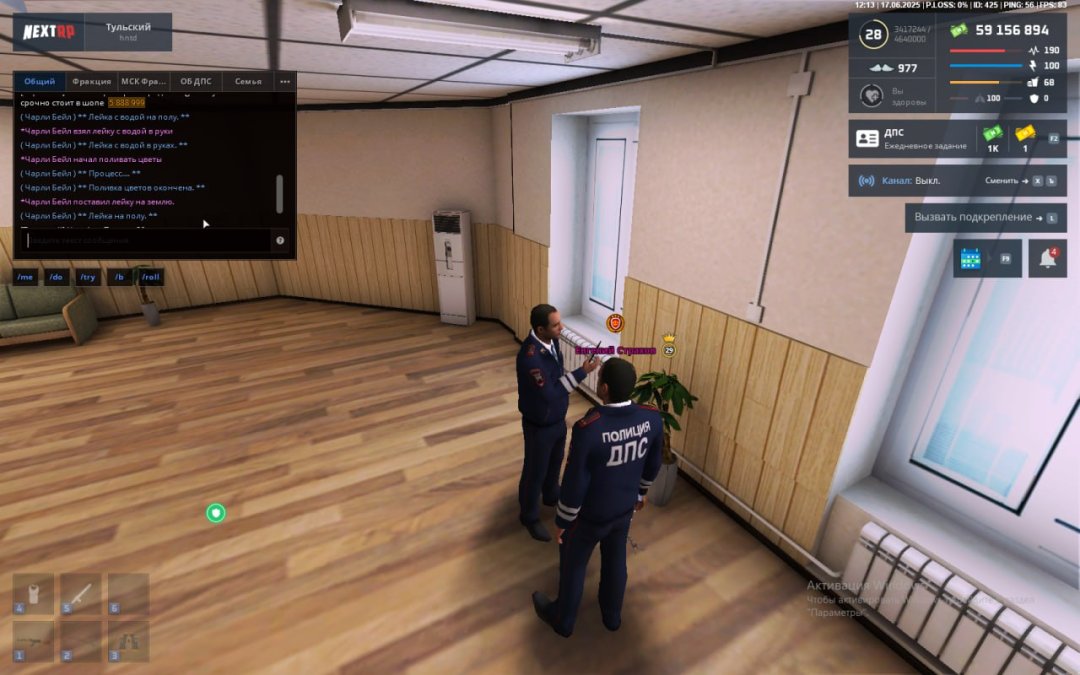Screen dimensions: 1080x675
Task: Select the police baton hotbar slot
Action: click(x=81, y=594)
